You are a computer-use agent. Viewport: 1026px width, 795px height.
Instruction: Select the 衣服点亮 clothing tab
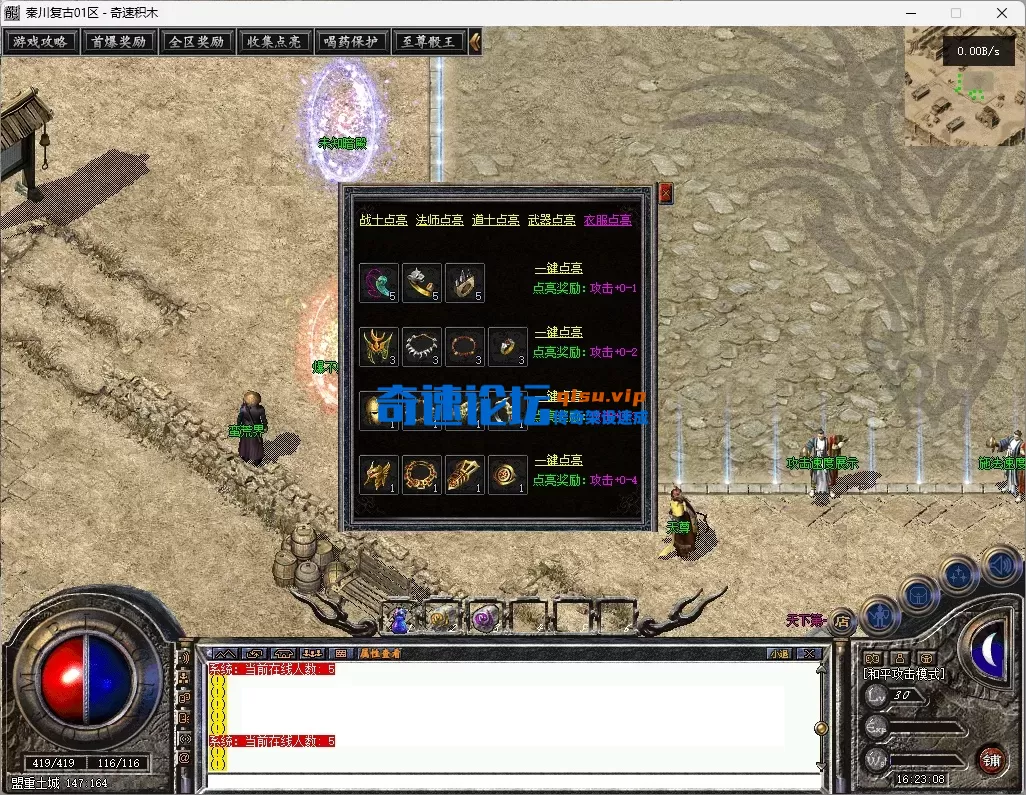tap(607, 220)
